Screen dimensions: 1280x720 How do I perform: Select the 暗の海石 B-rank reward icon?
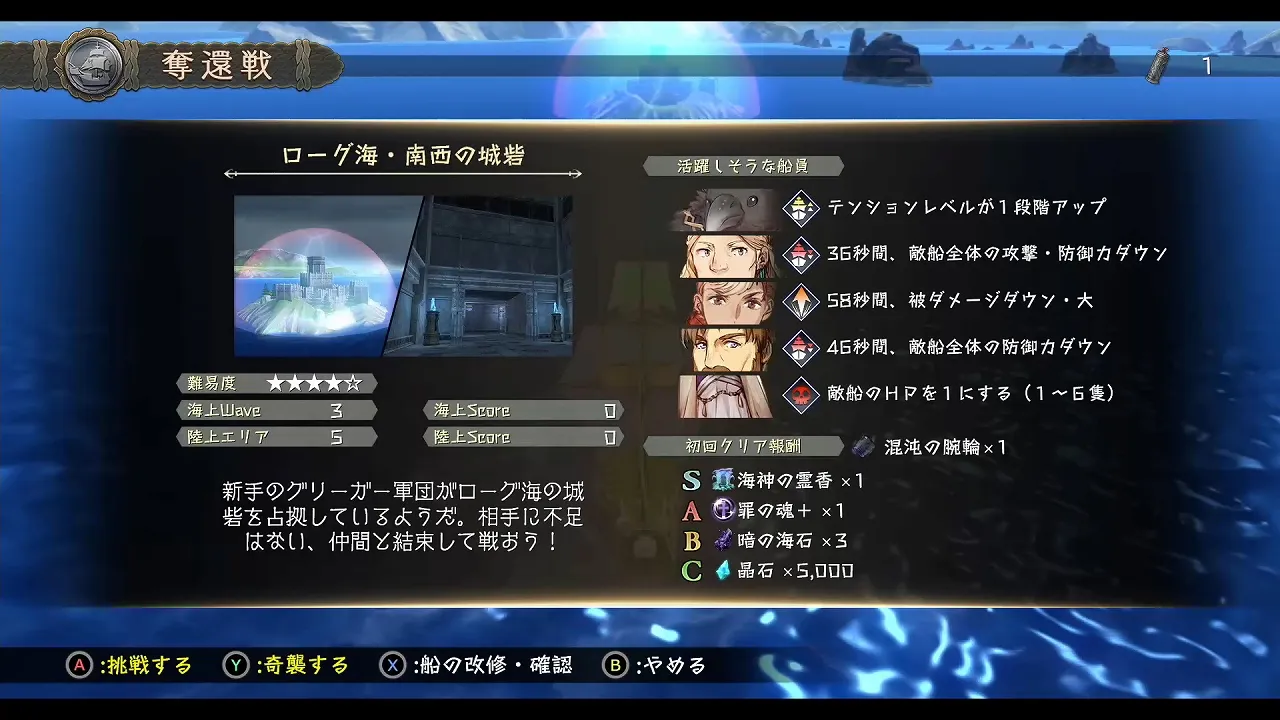pos(725,541)
